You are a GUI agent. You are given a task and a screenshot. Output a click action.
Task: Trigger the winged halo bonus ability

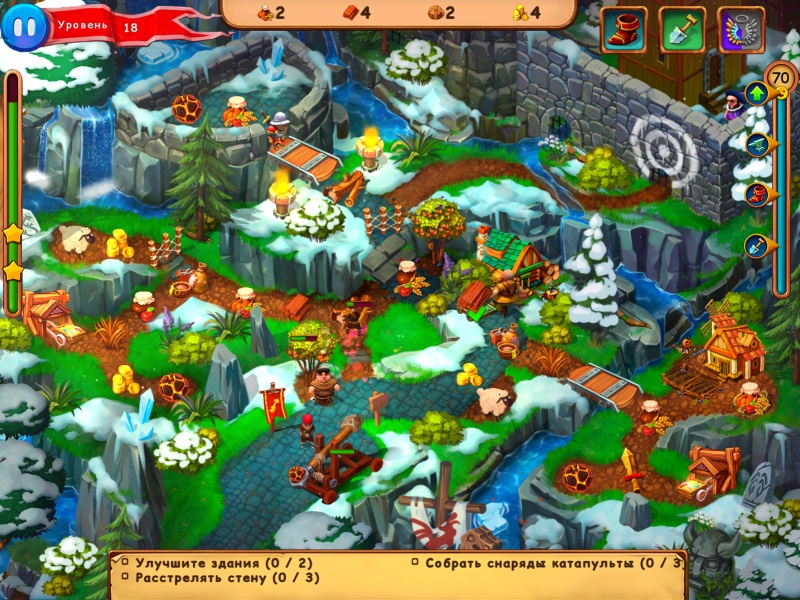click(741, 30)
